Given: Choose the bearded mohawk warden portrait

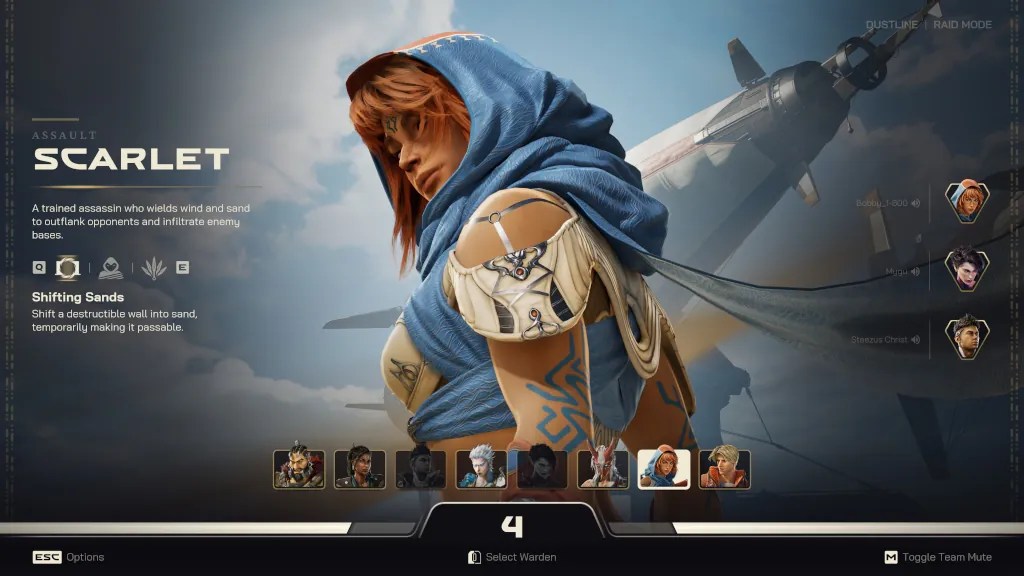Looking at the screenshot, I should pyautogui.click(x=299, y=468).
